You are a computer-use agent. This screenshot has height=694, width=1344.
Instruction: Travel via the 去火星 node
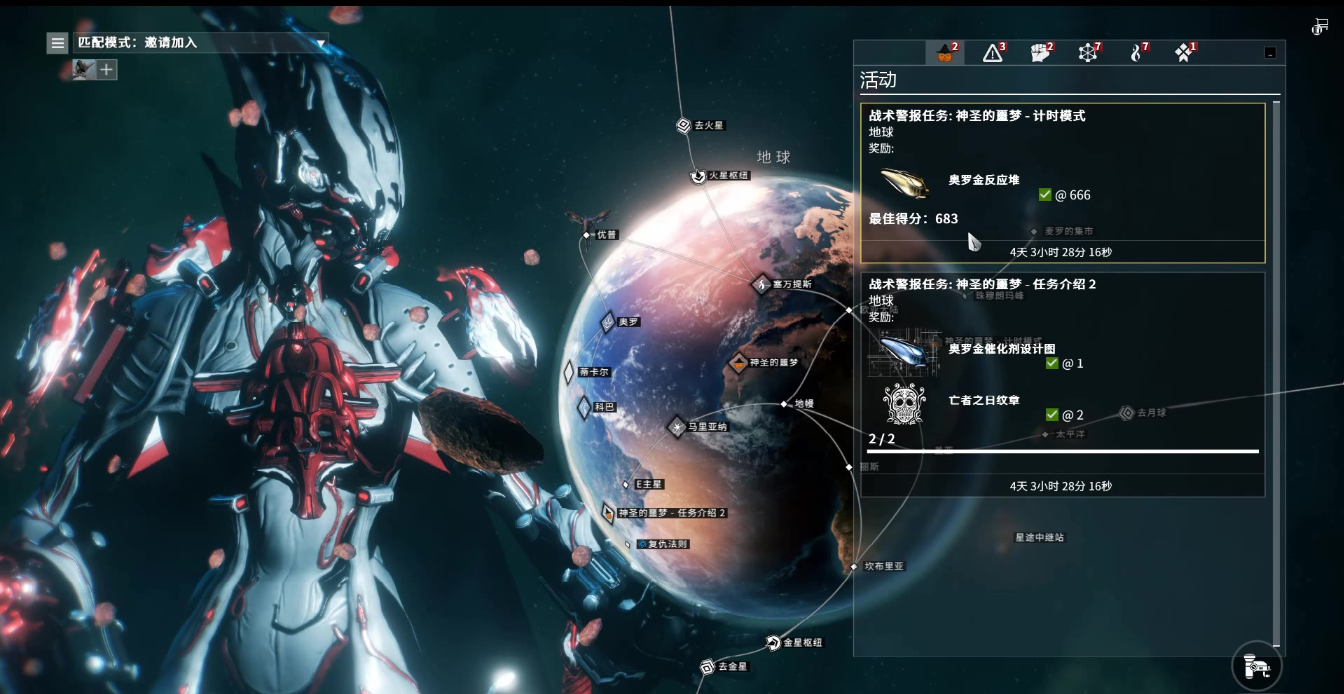(684, 126)
